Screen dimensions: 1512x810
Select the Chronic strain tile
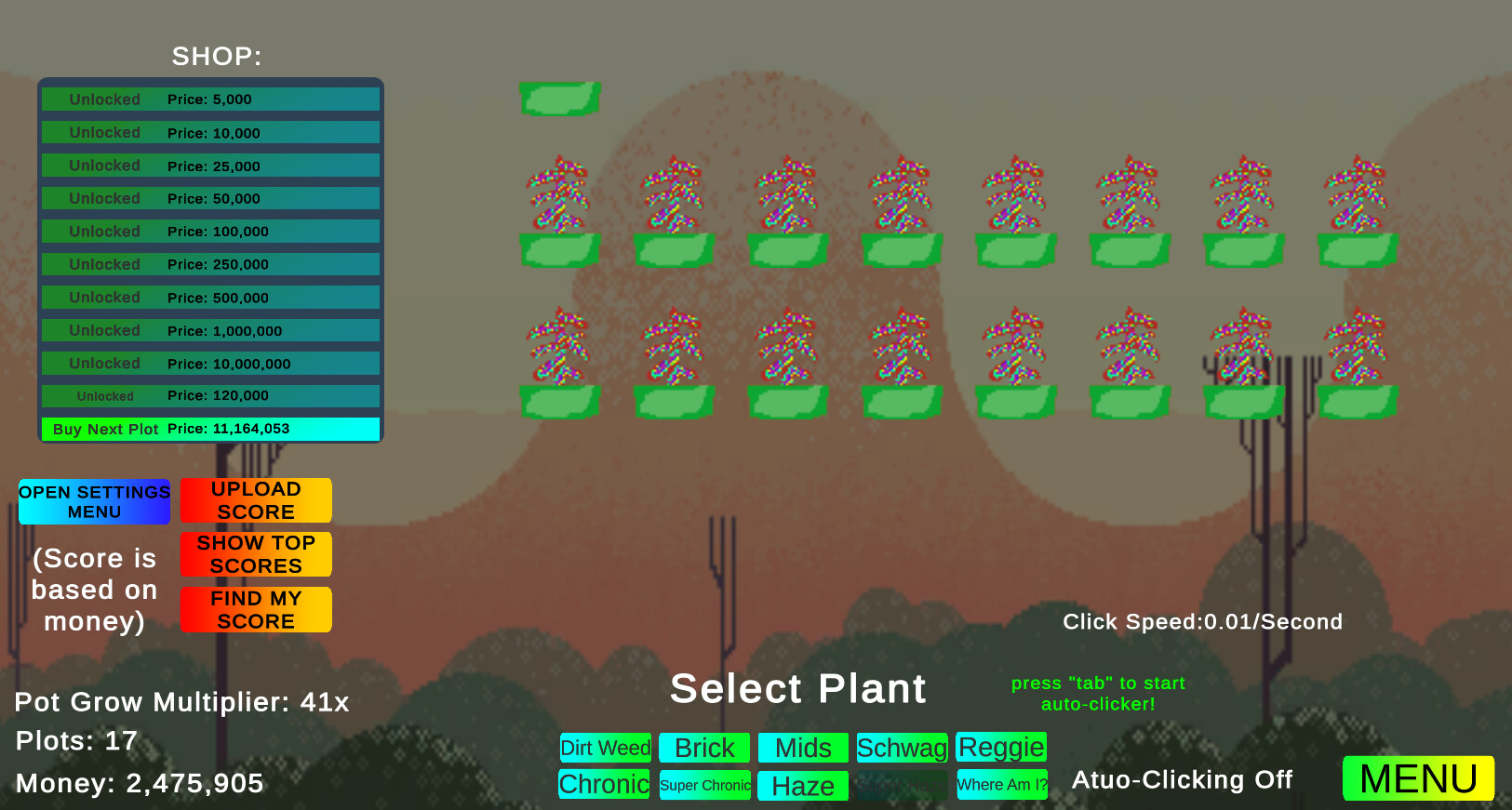pos(604,785)
